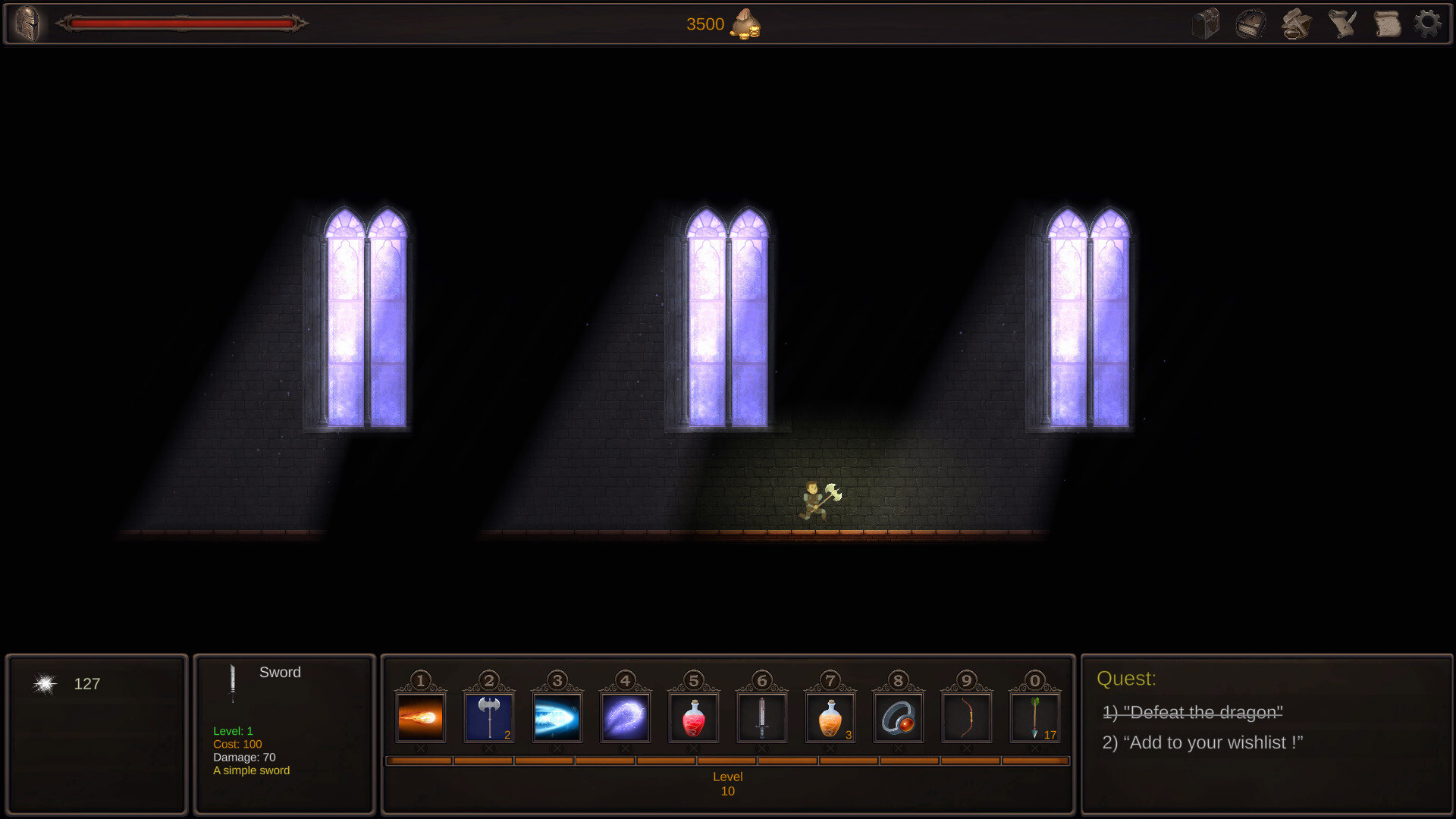
Task: Remove the ring from slot 8
Action: pyautogui.click(x=899, y=748)
